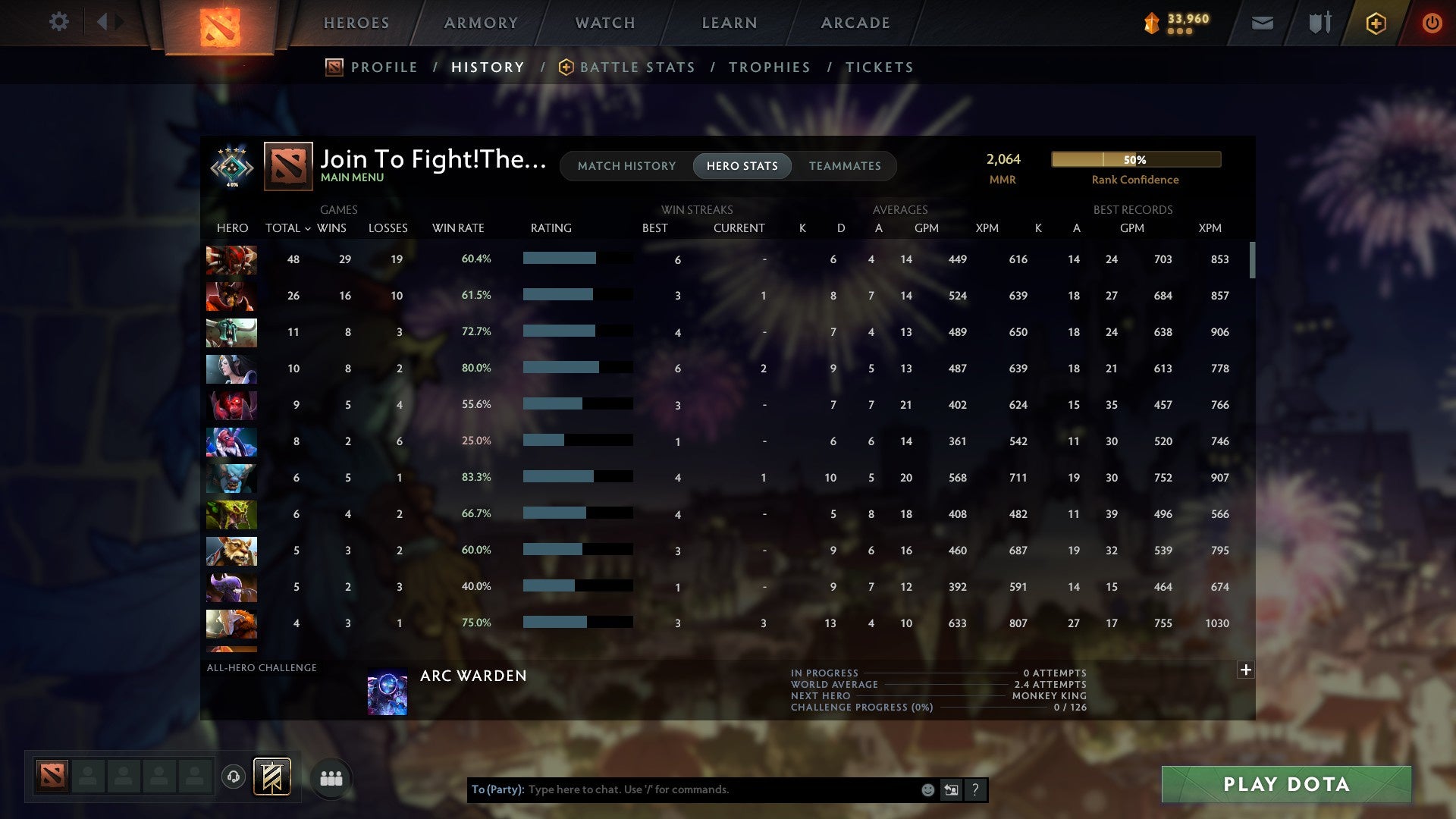Screen dimensions: 1456x819
Task: Click the shield and sword armory icon
Action: (x=1319, y=23)
